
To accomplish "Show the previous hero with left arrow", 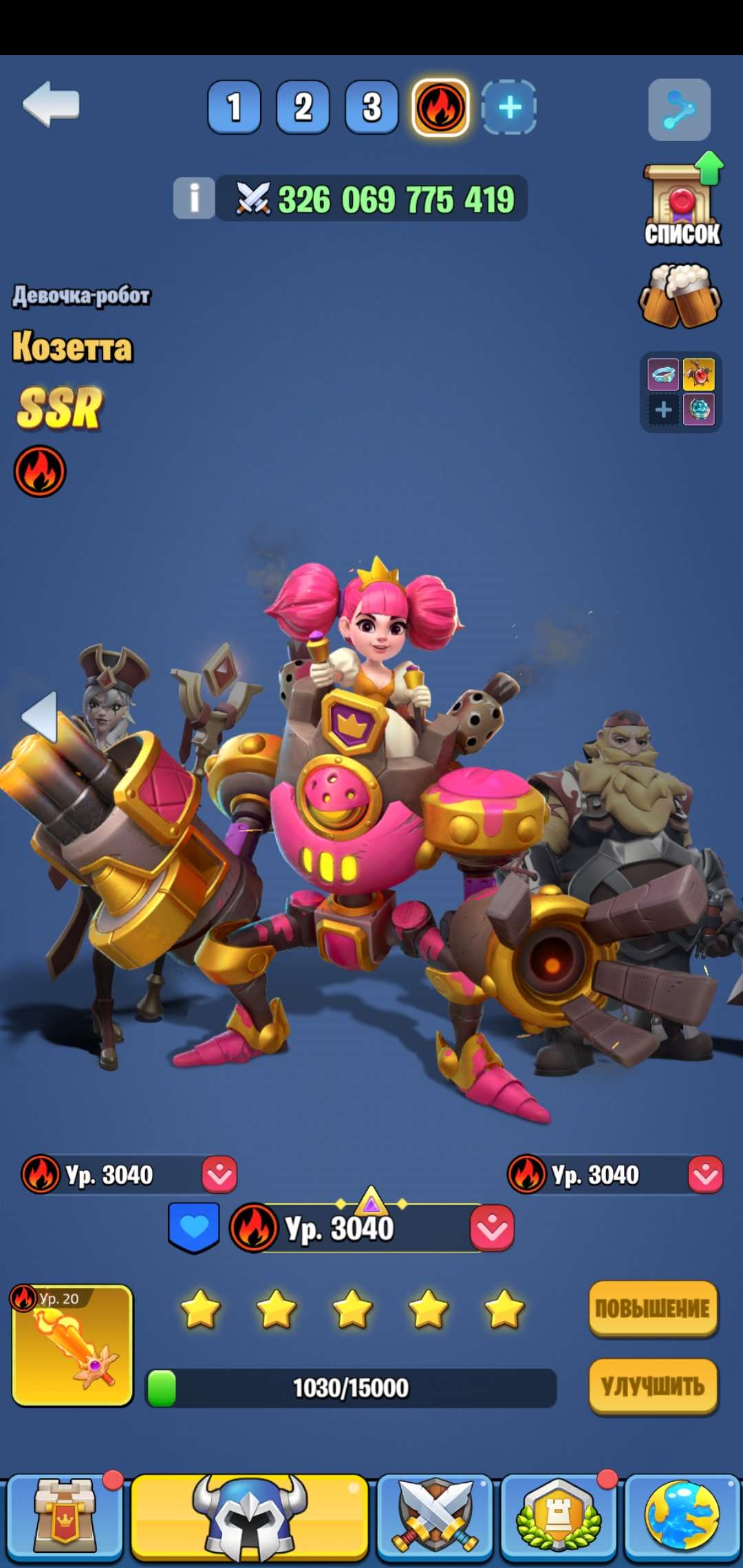I will click(x=40, y=717).
